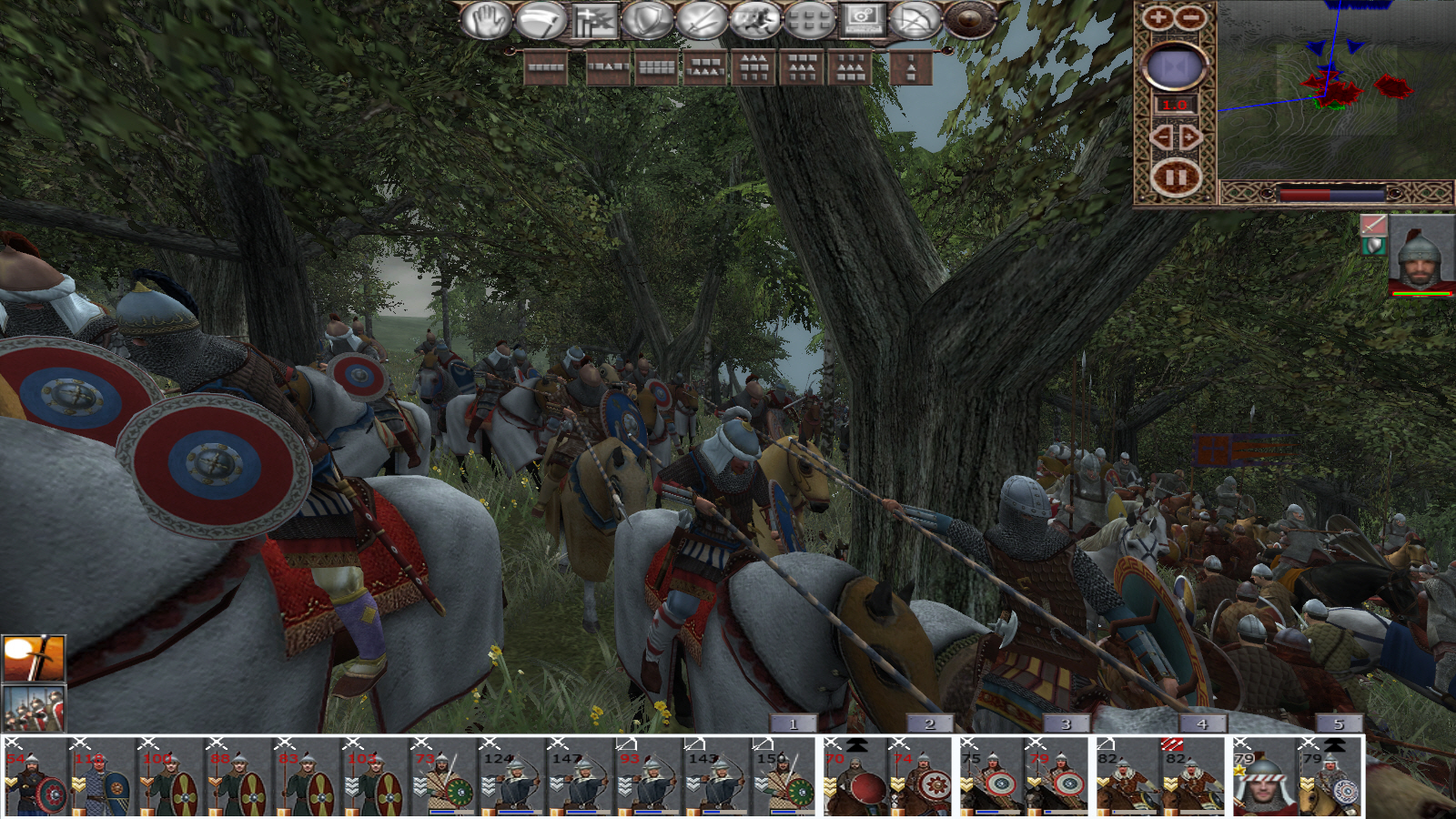Screen dimensions: 1456x819
Task: Activate the withdraw scythe order button
Action: tap(541, 20)
